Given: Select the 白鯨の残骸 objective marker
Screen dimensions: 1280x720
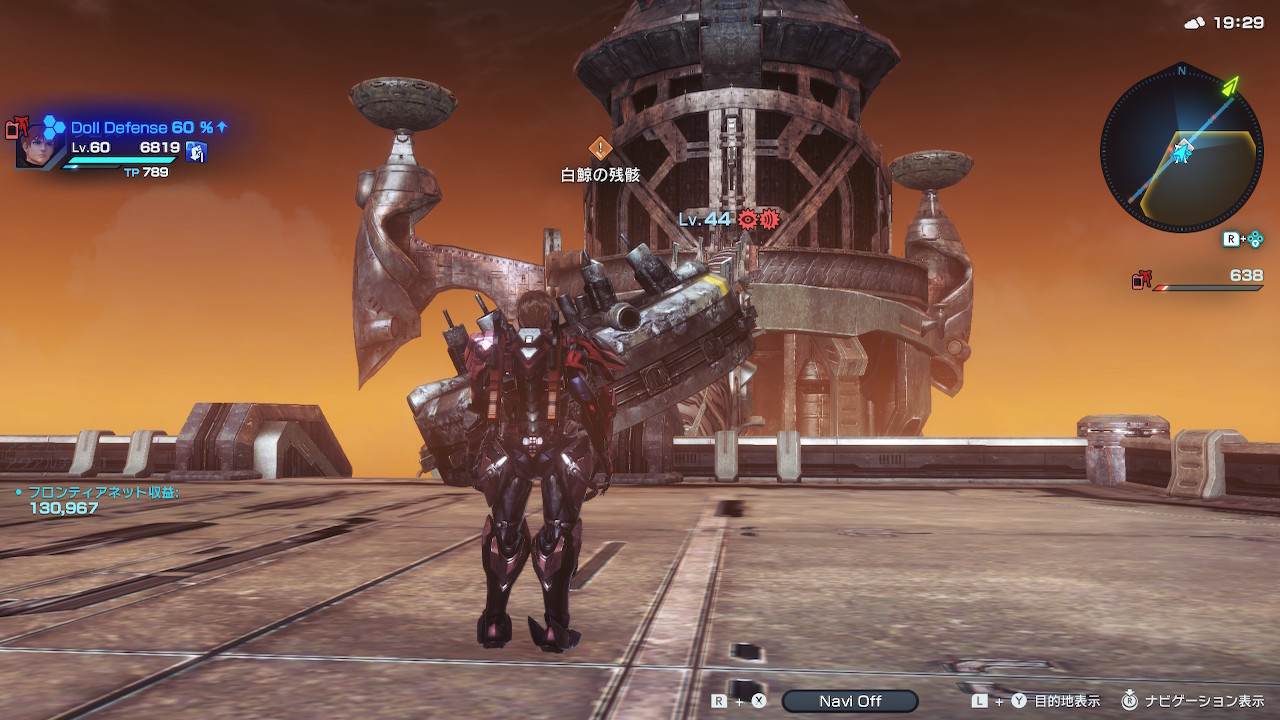Looking at the screenshot, I should coord(599,149).
